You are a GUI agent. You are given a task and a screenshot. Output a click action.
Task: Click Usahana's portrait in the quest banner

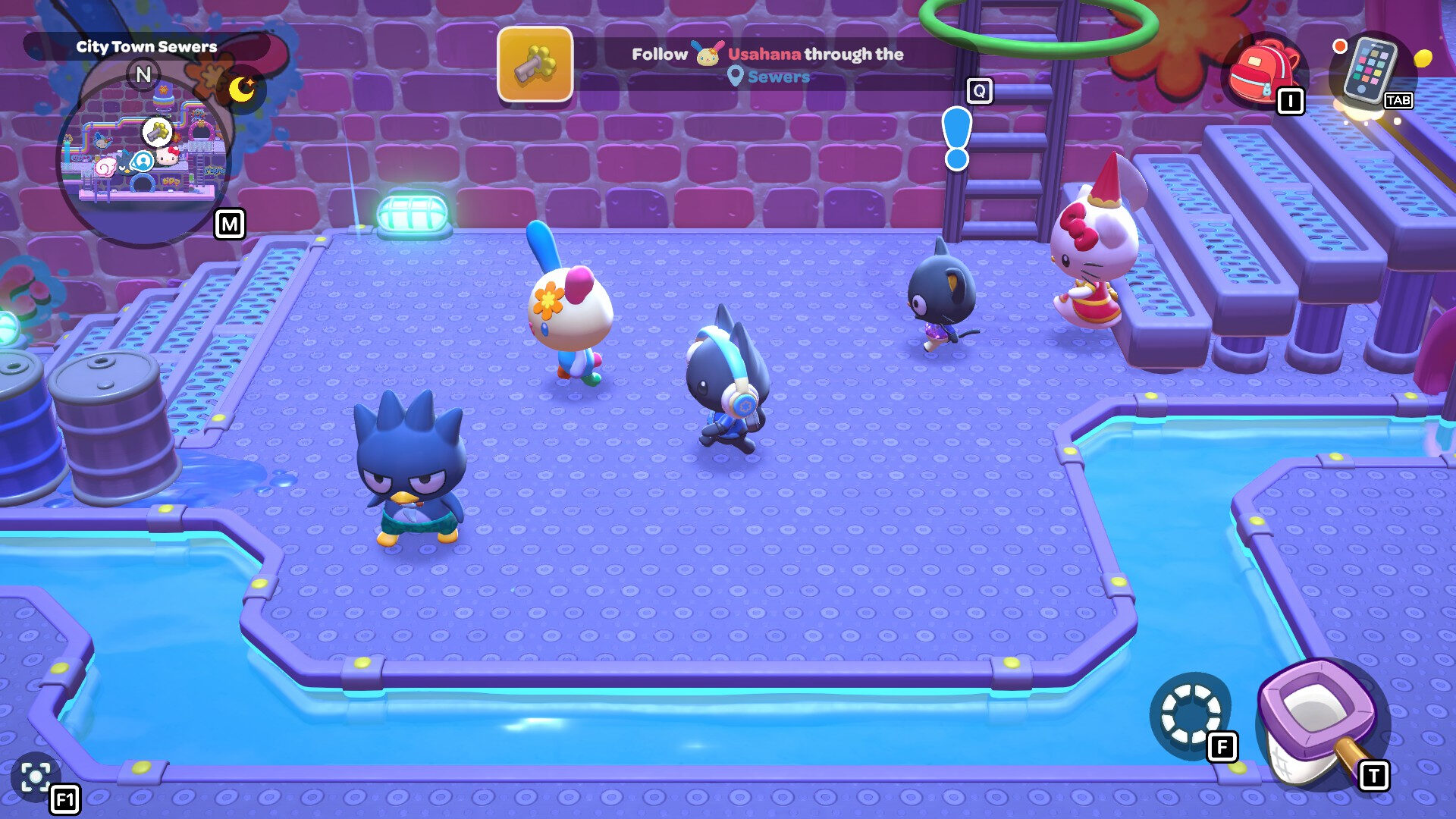coord(708,55)
